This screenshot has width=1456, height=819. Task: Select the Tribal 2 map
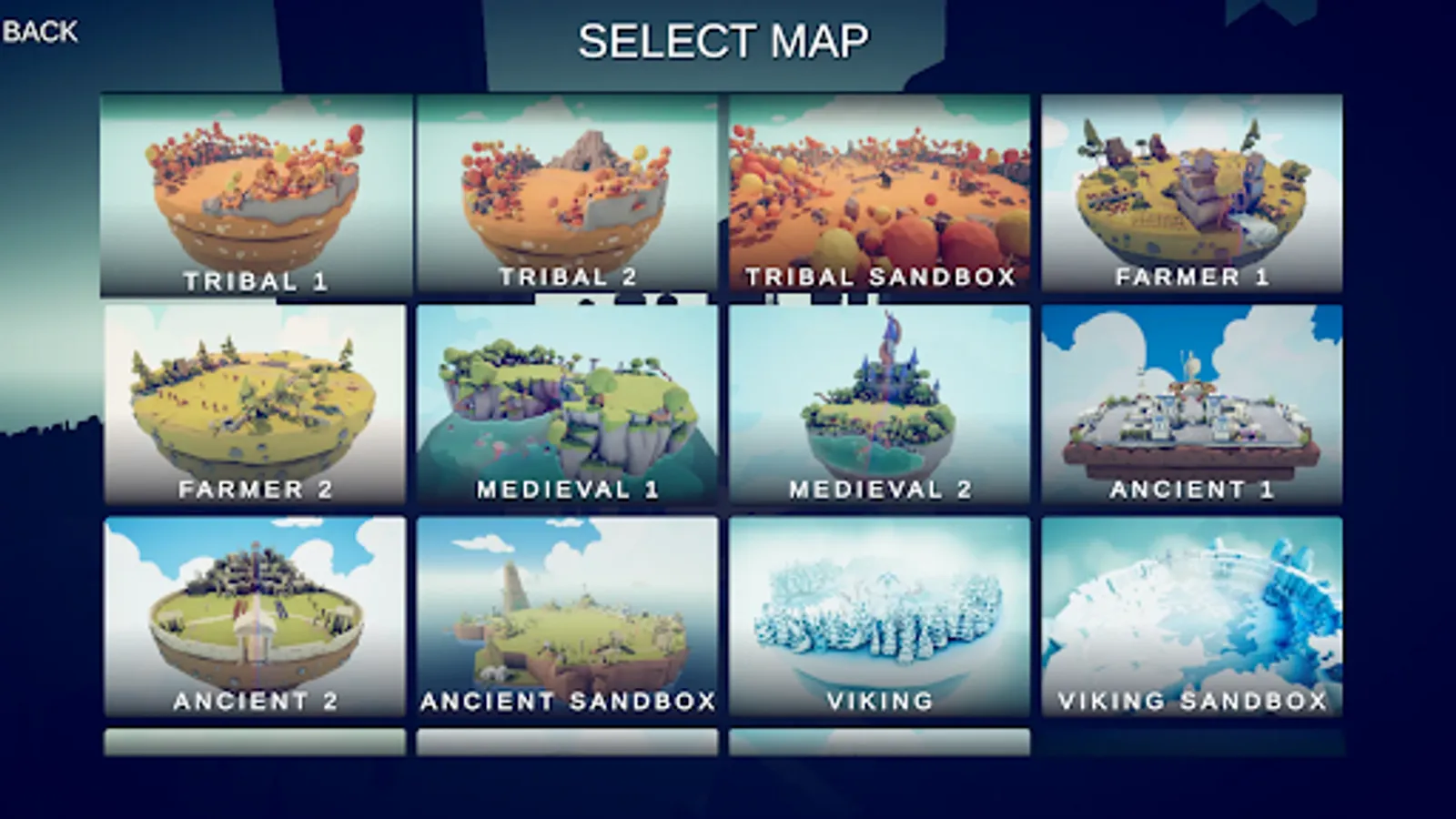[x=571, y=191]
